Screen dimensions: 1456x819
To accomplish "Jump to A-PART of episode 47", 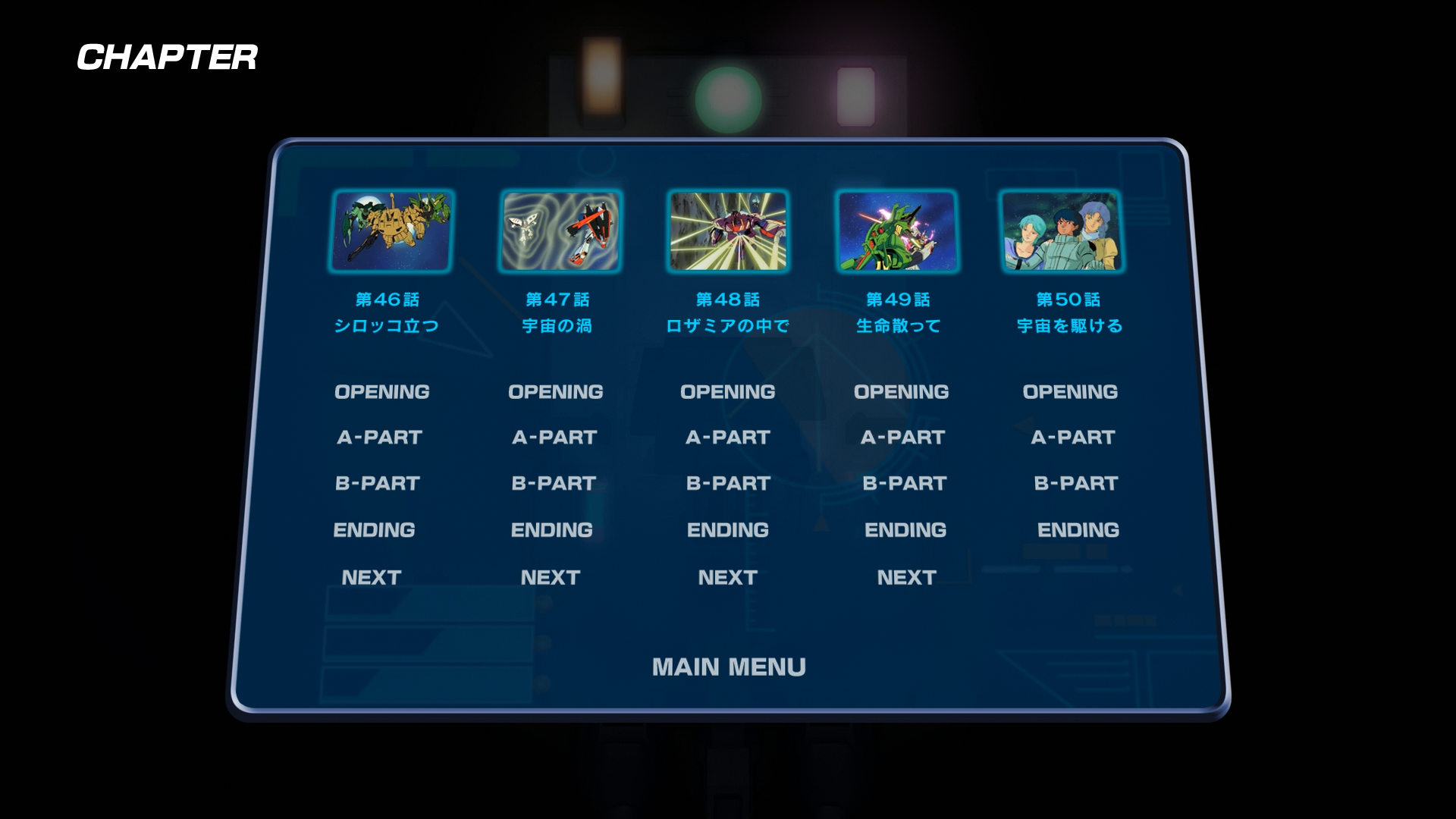I will [x=554, y=438].
